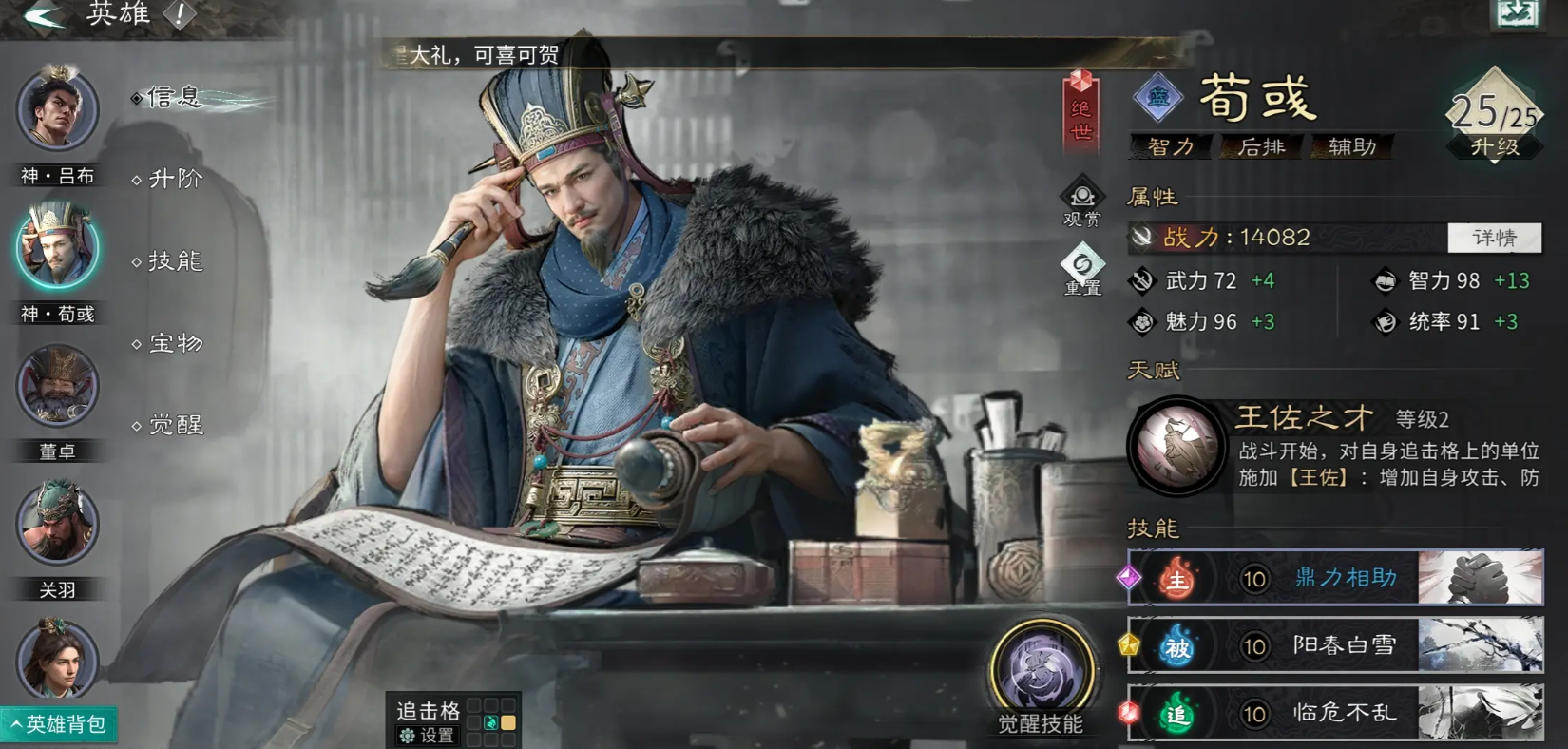Switch to the 宝物 menu item
The image size is (1568, 749).
tap(174, 342)
